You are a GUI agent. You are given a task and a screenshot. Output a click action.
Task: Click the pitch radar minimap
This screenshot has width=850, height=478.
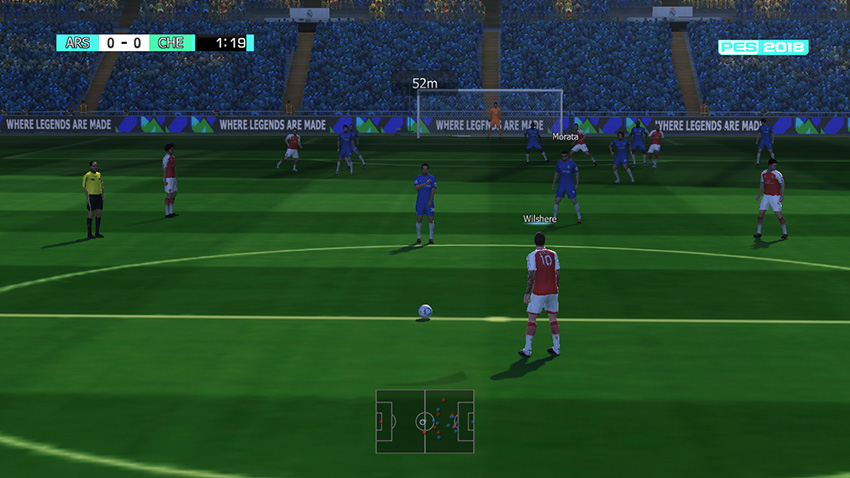[x=425, y=421]
